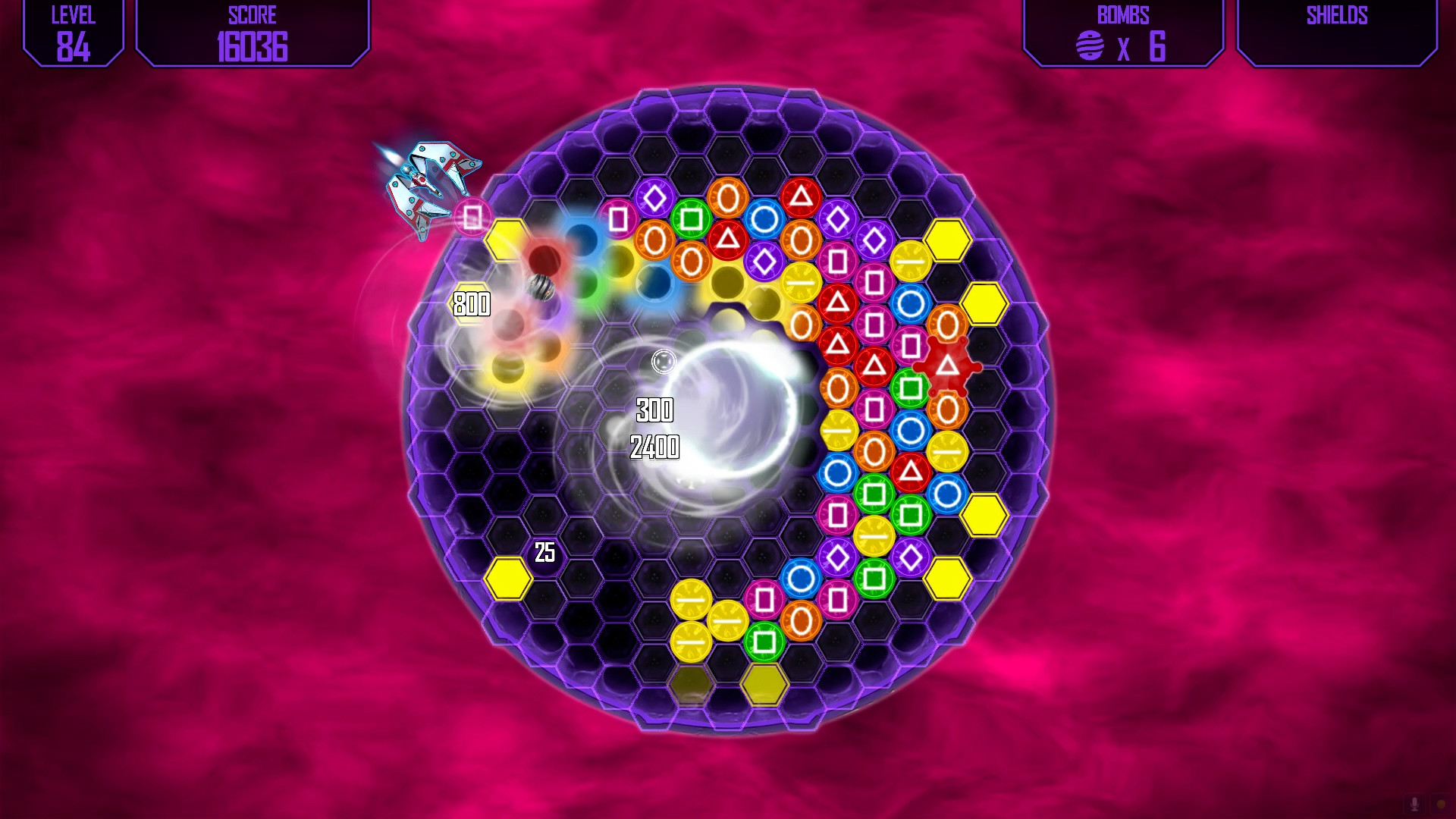Click the yellow indicator icon in the tray
1456x819 pixels.
point(1439,802)
